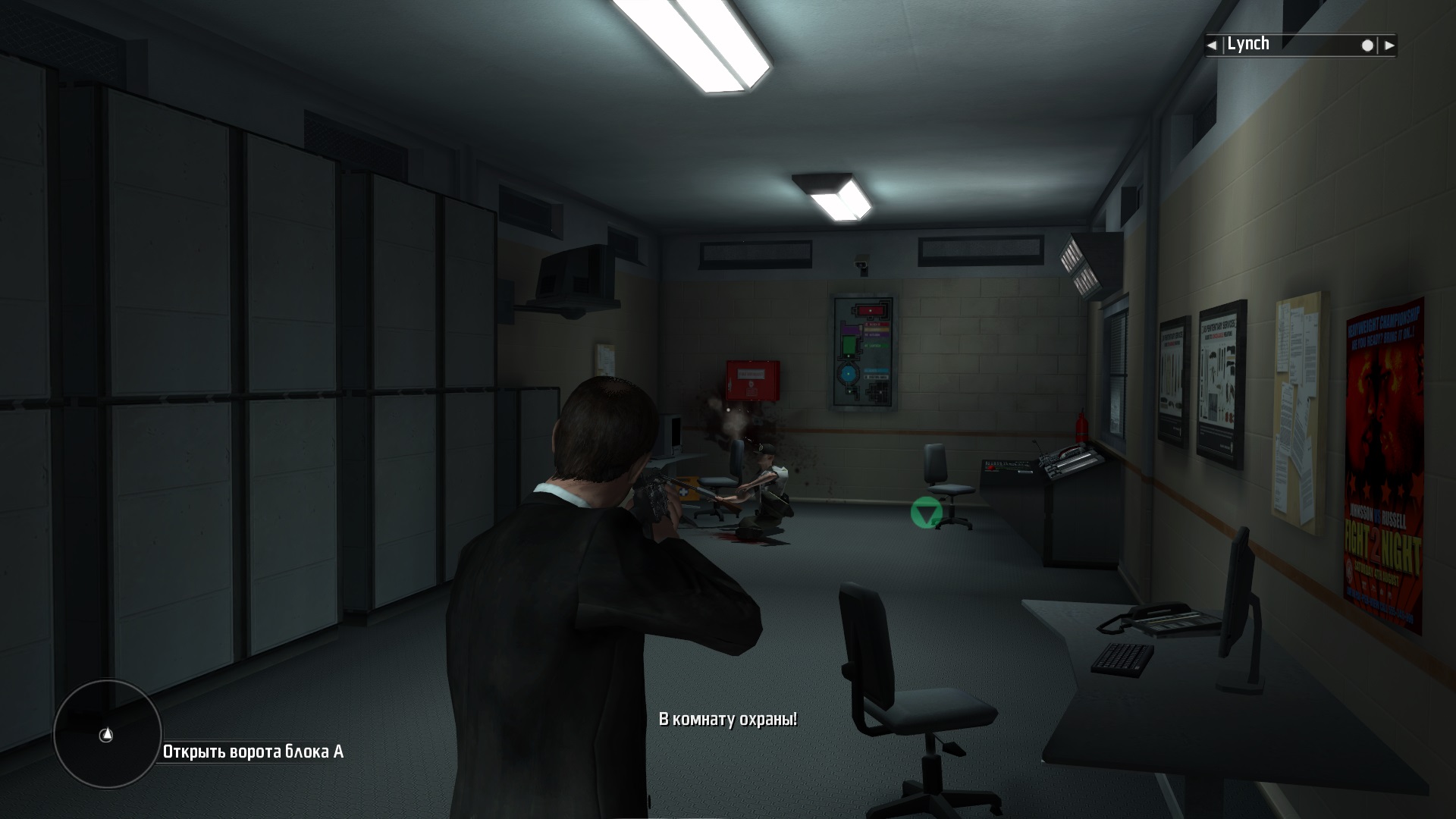Screen dimensions: 1456x819
Task: Click the left arrow beside Lynch
Action: pyautogui.click(x=1213, y=45)
